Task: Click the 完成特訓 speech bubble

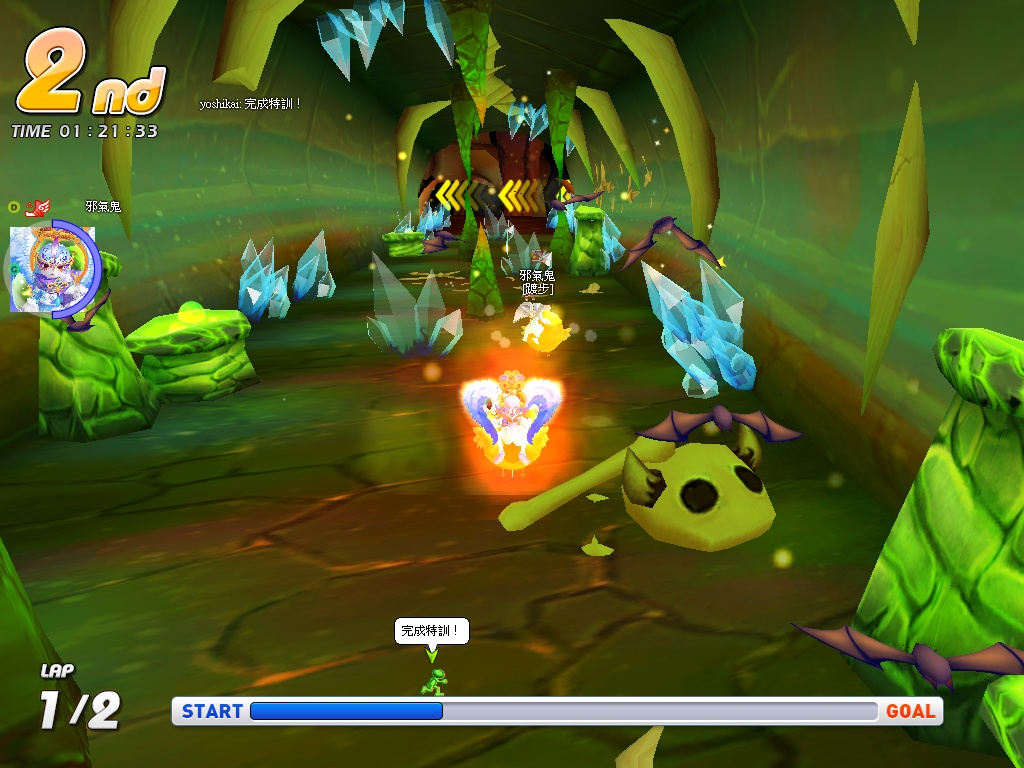Action: (x=431, y=631)
